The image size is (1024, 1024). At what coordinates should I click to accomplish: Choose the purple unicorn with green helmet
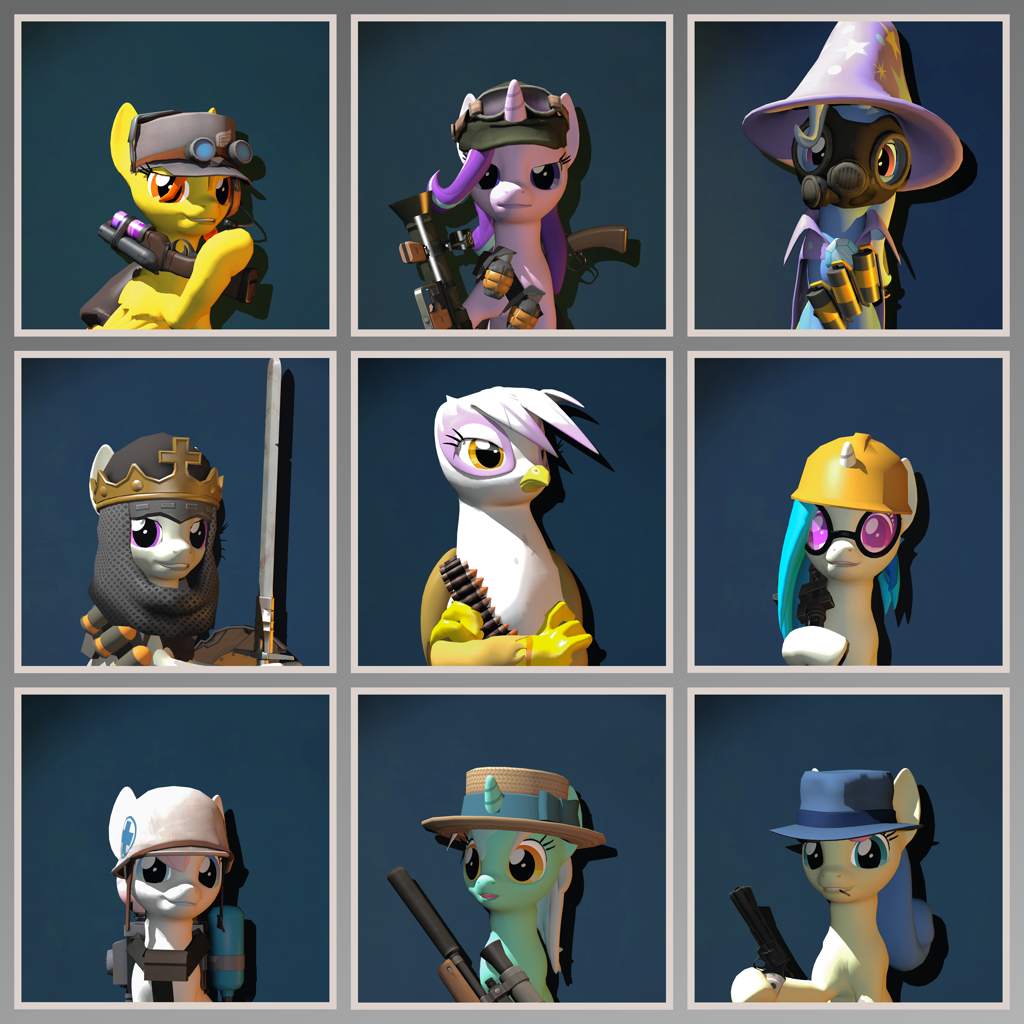click(511, 175)
